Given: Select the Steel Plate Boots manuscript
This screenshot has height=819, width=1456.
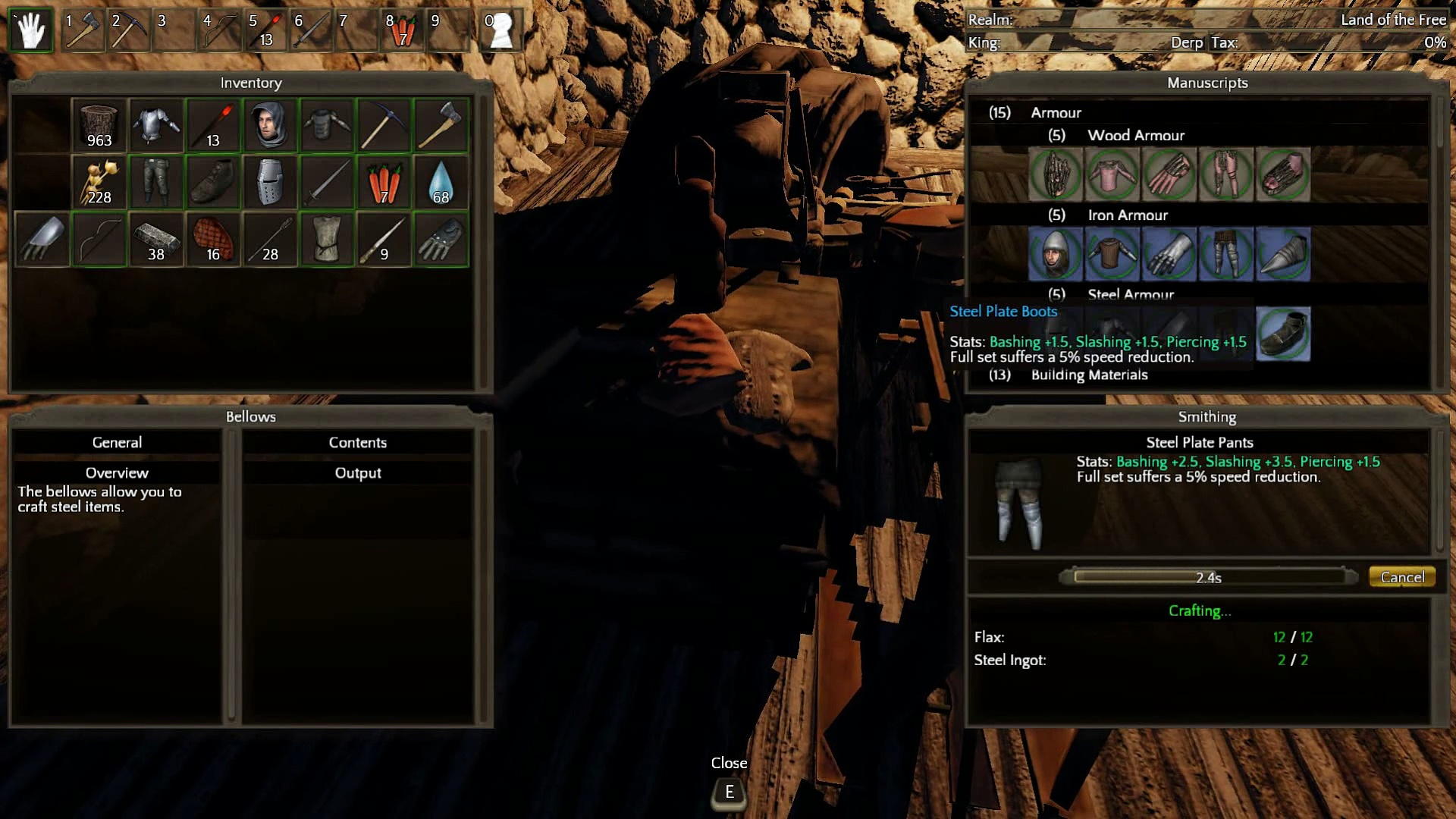Looking at the screenshot, I should (x=1283, y=334).
